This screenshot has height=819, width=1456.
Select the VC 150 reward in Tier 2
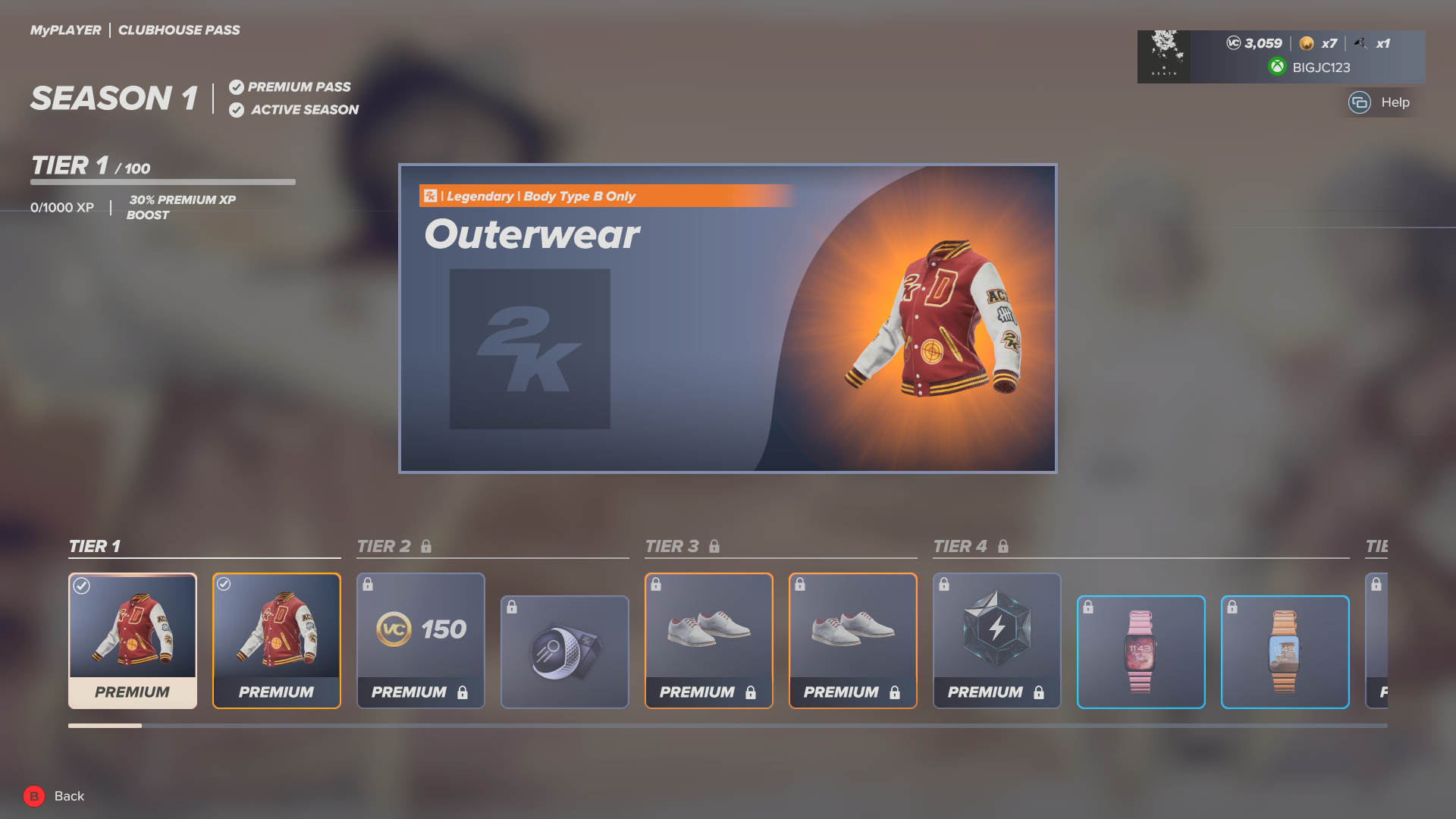(420, 629)
